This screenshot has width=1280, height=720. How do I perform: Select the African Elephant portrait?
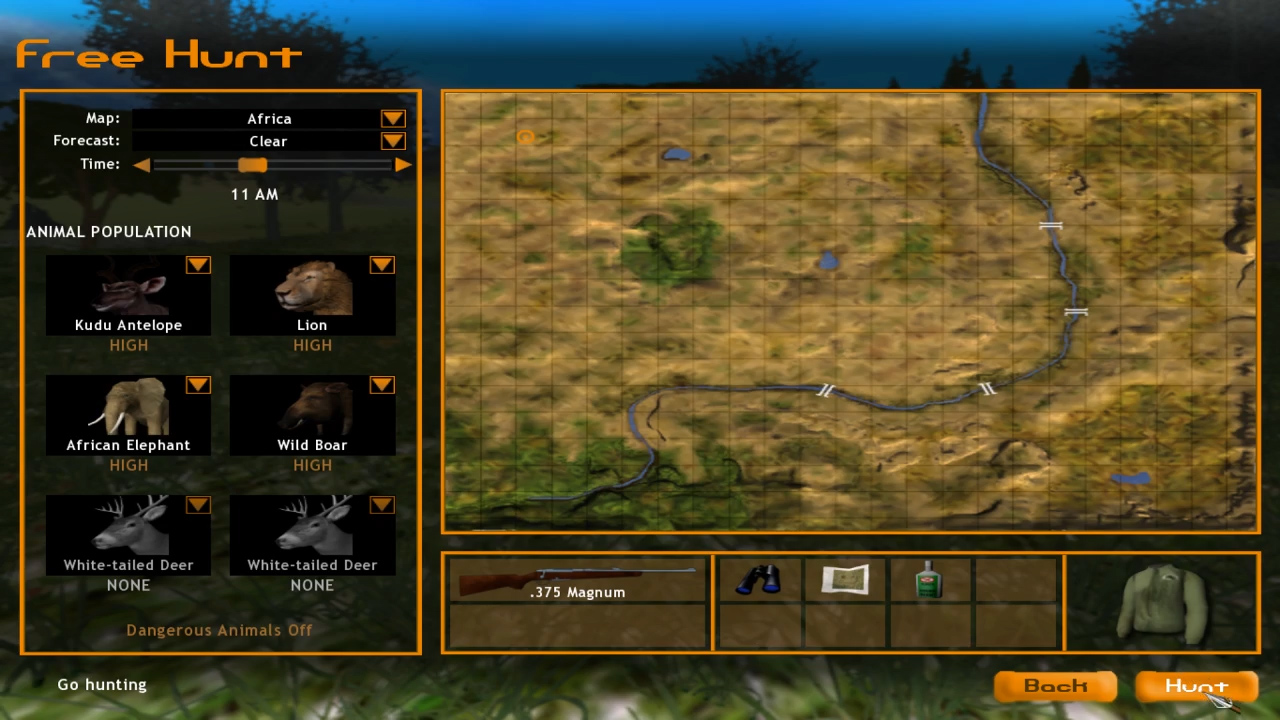coord(128,410)
